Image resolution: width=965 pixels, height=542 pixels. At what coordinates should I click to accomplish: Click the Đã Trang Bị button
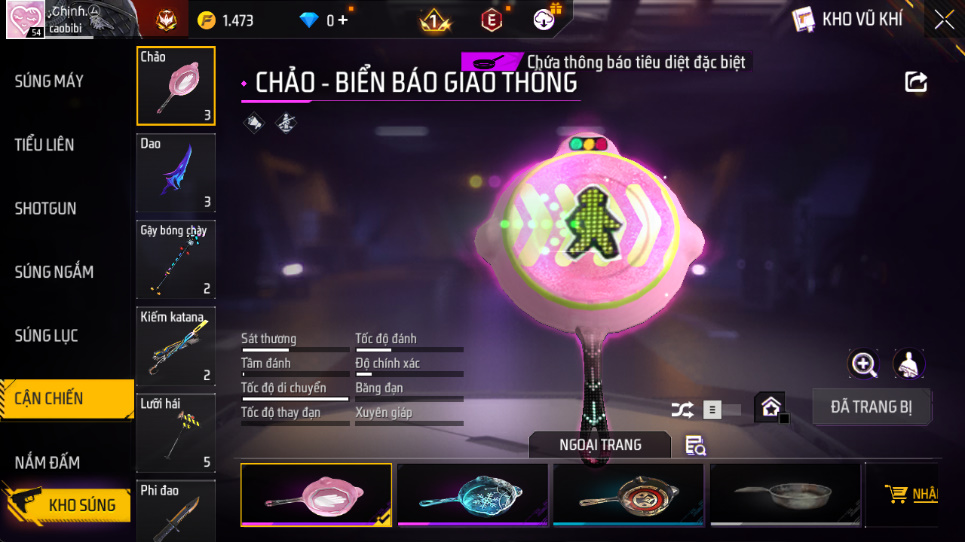(871, 407)
